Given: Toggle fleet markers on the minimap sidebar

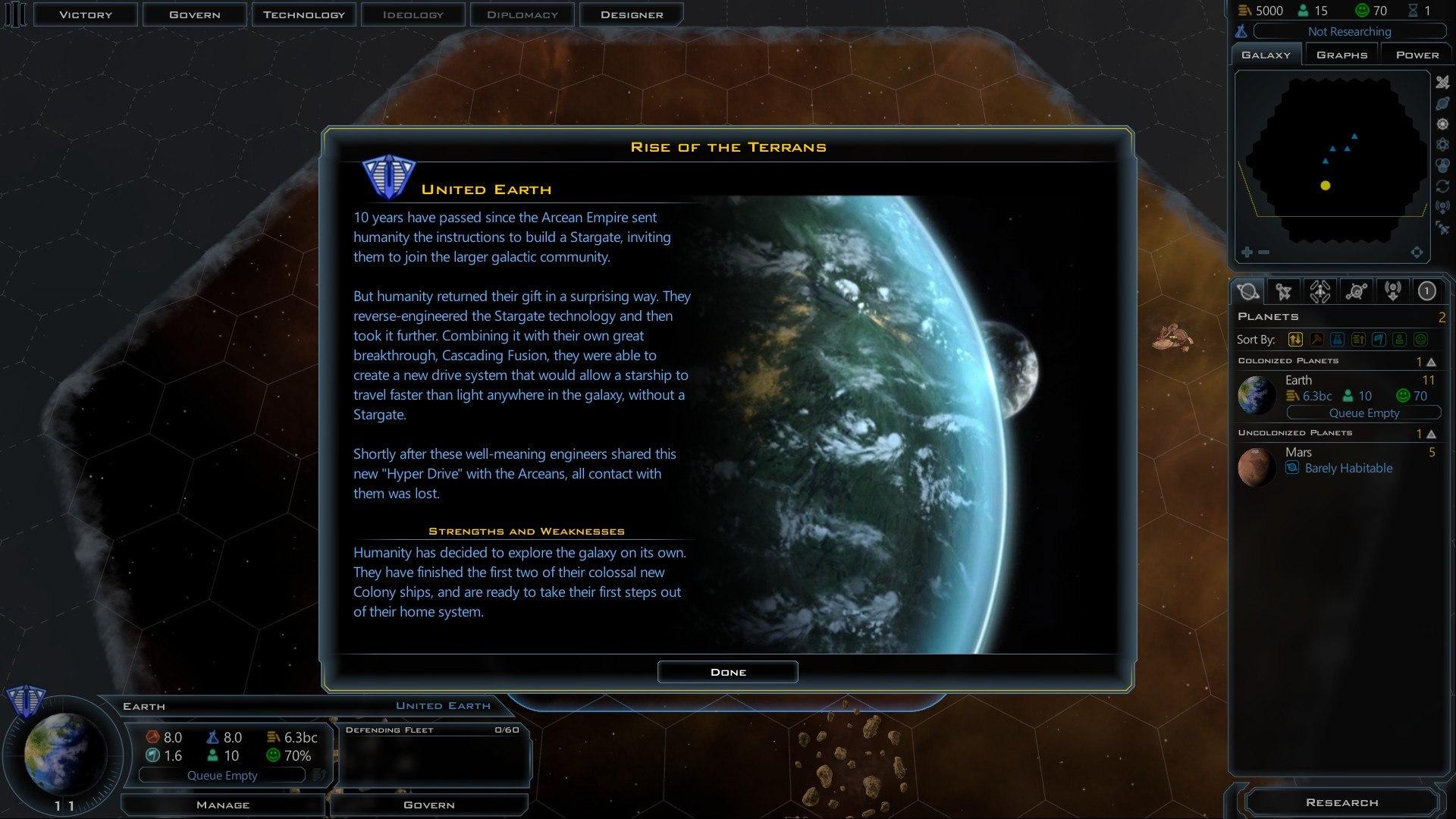Looking at the screenshot, I should [1443, 83].
